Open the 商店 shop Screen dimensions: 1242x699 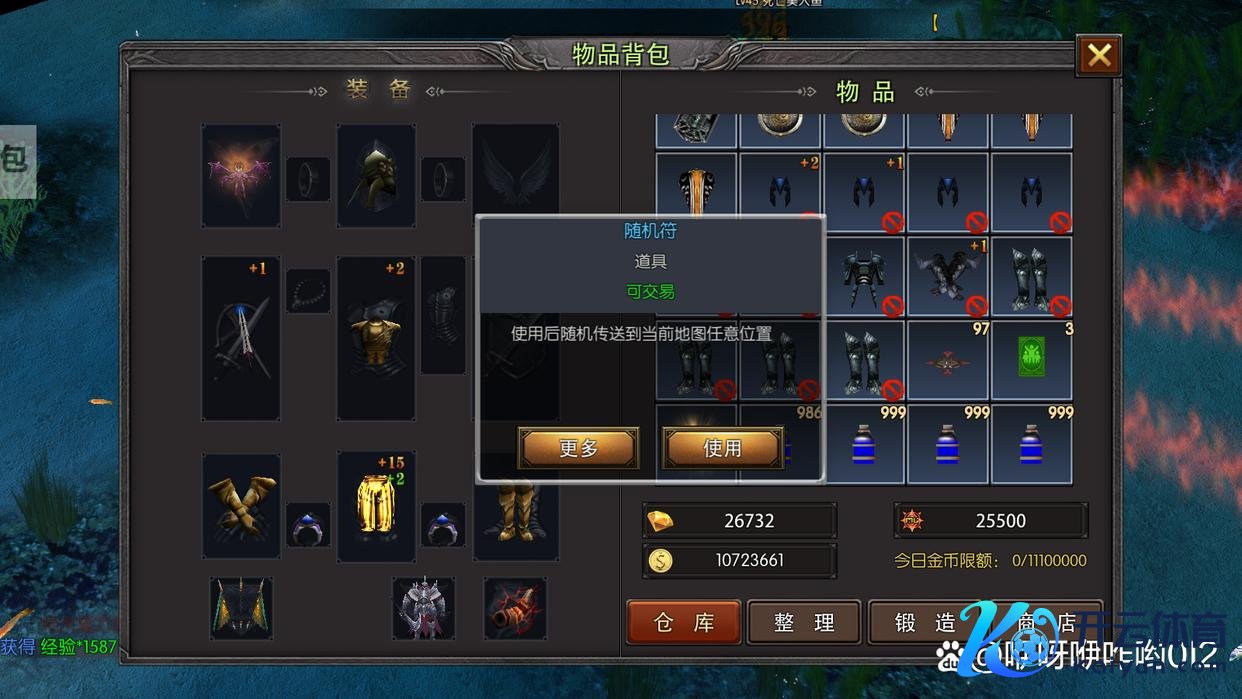[x=1045, y=623]
